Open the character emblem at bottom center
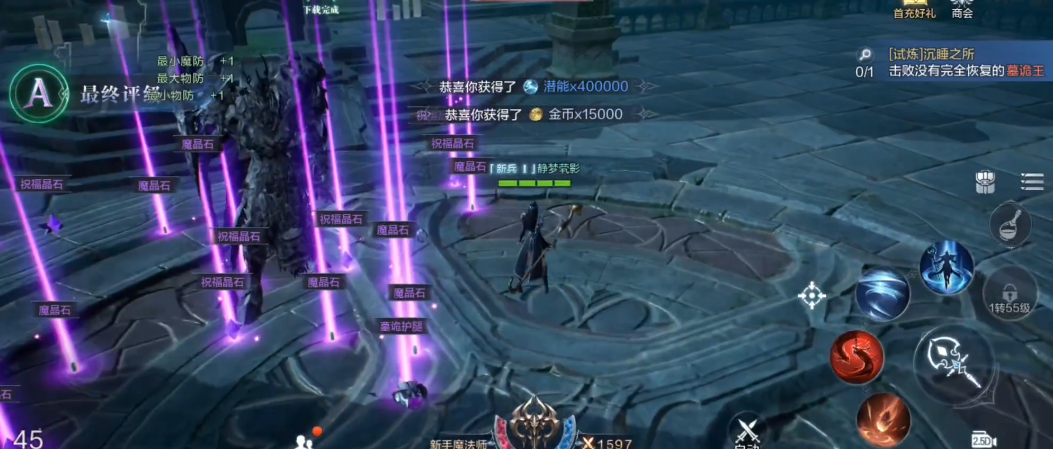This screenshot has height=449, width=1053. click(x=541, y=425)
